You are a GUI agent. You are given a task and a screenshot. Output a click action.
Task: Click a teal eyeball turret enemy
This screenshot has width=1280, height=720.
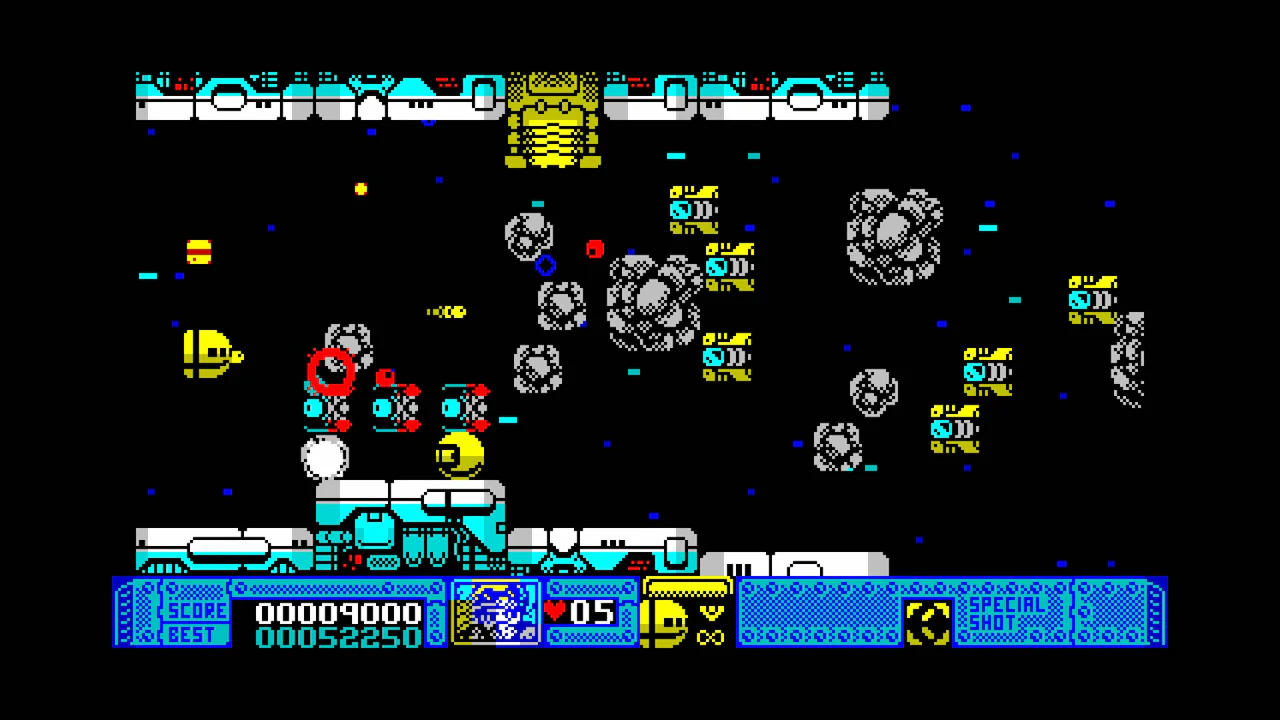[680, 210]
